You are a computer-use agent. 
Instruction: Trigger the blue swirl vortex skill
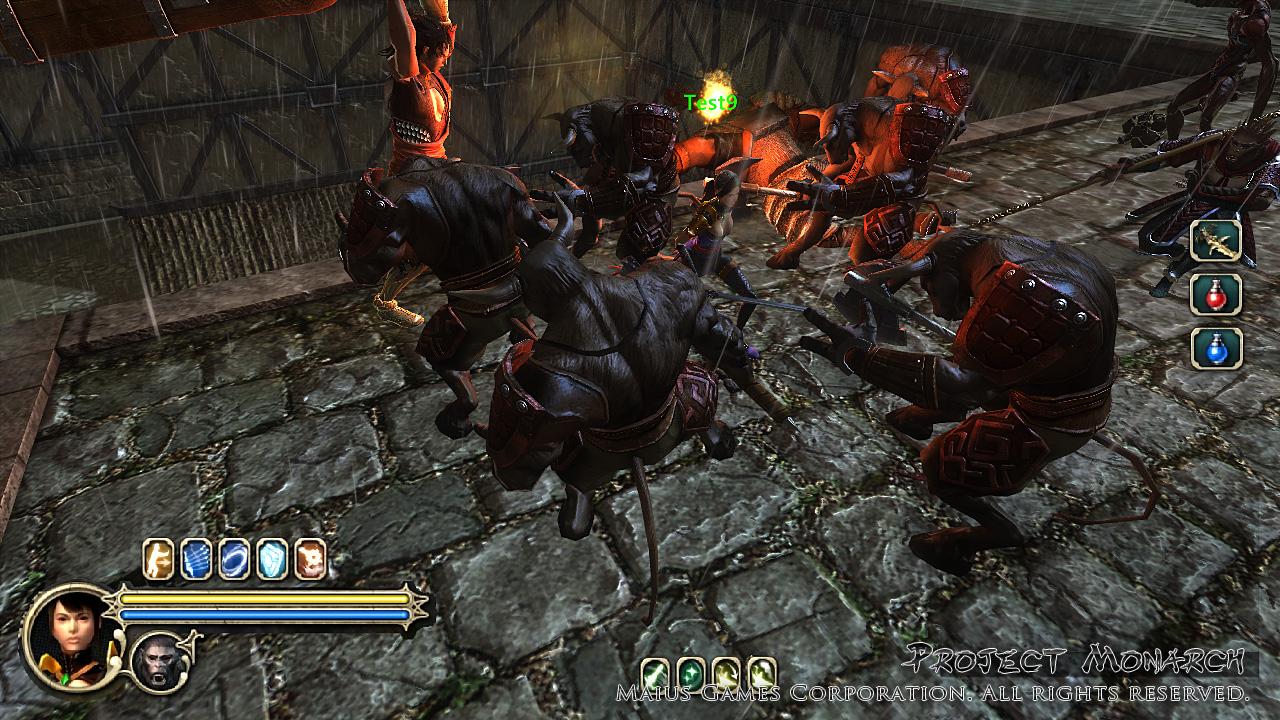[x=234, y=559]
